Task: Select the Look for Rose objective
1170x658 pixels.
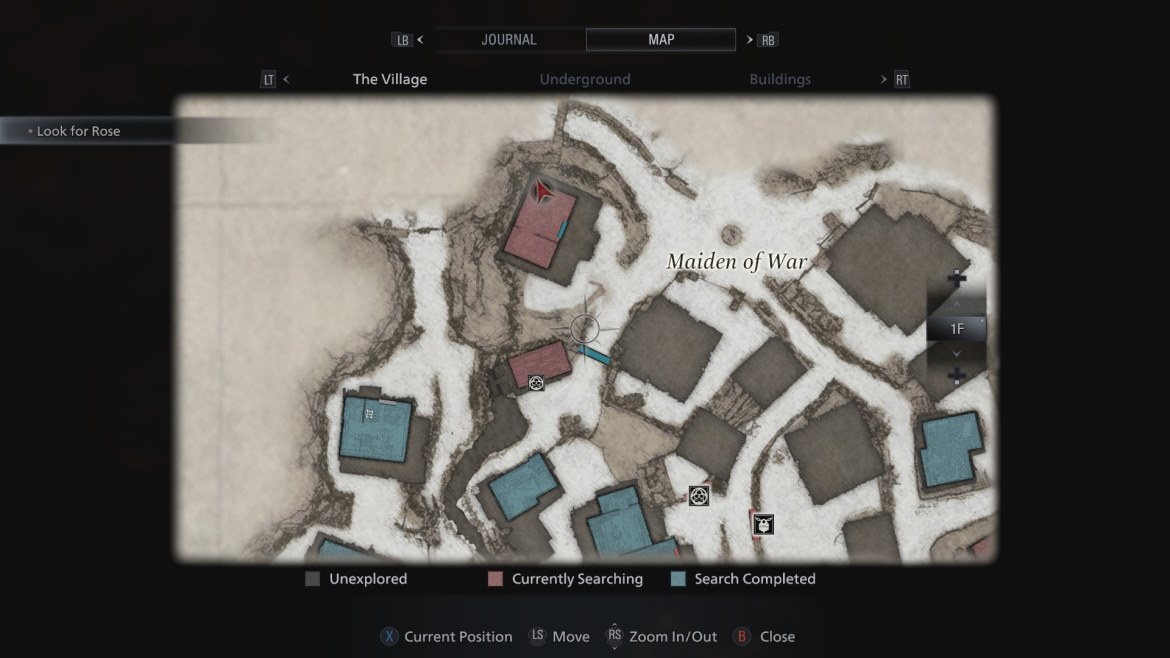Action: 78,131
